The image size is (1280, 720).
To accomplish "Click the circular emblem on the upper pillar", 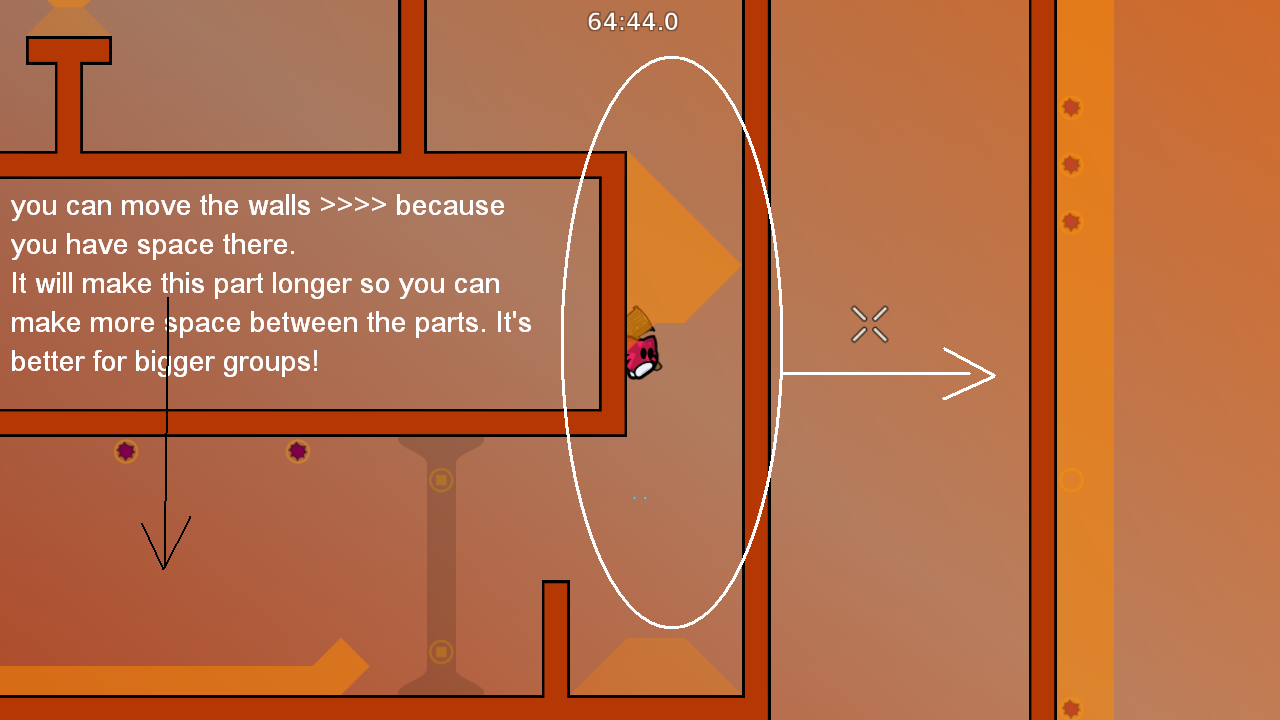I will [441, 479].
